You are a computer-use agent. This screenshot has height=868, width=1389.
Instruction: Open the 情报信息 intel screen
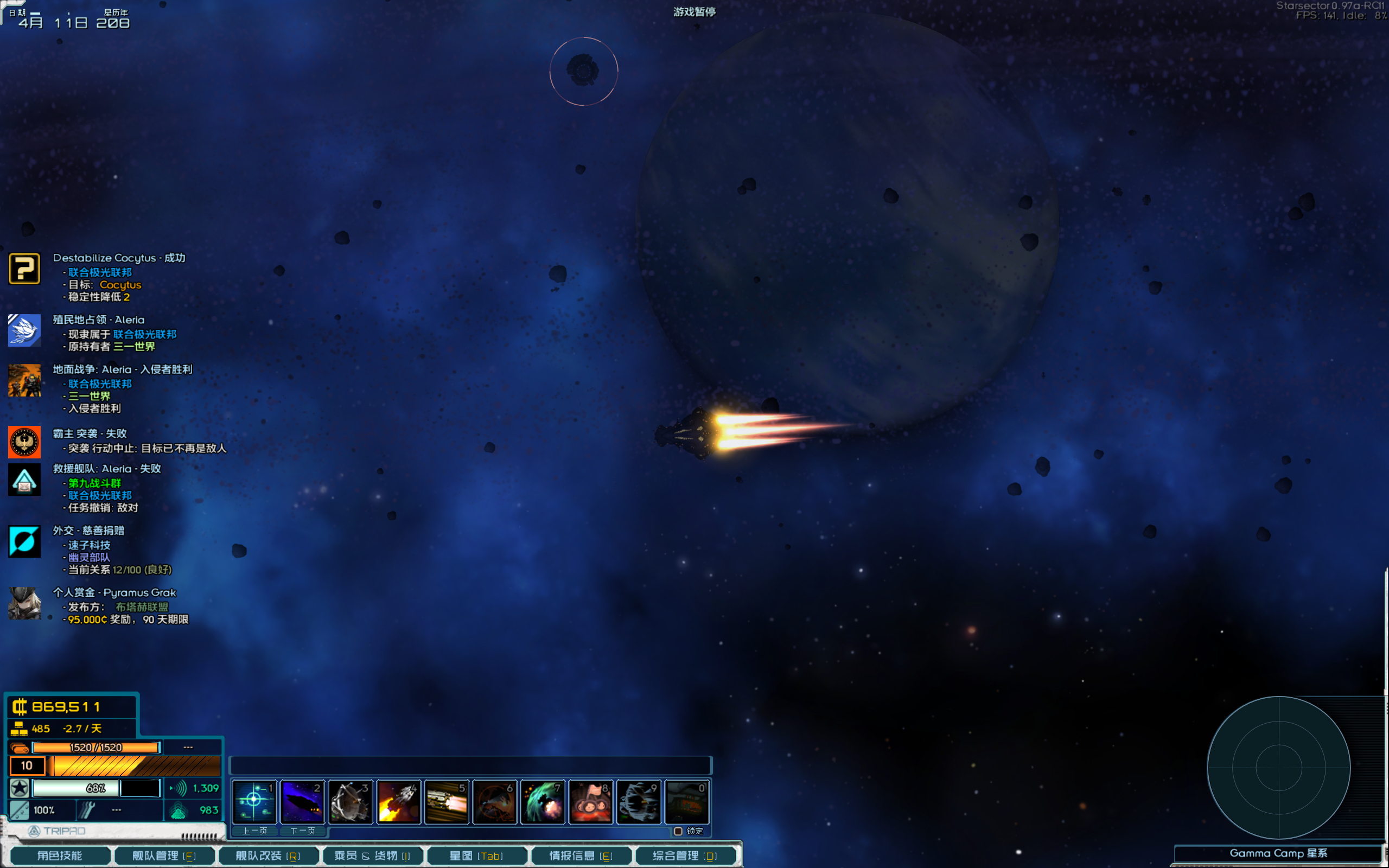(581, 856)
